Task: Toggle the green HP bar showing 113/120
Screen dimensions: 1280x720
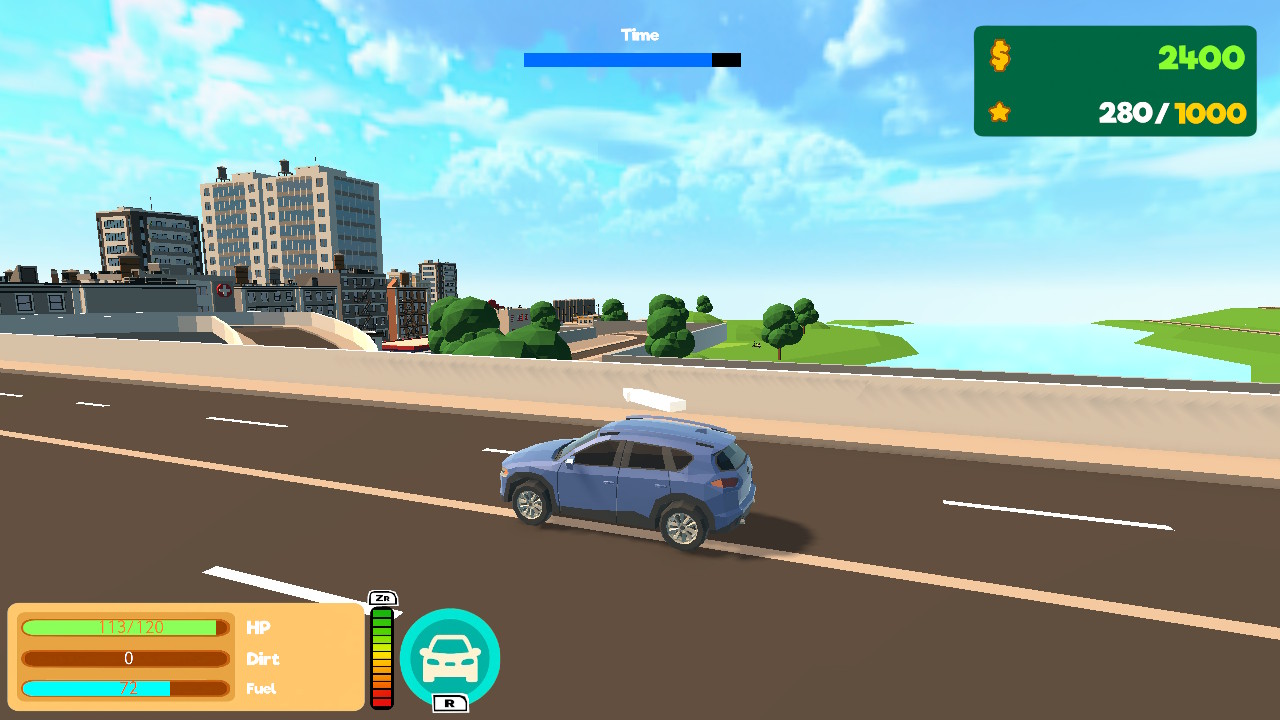Action: click(x=124, y=628)
